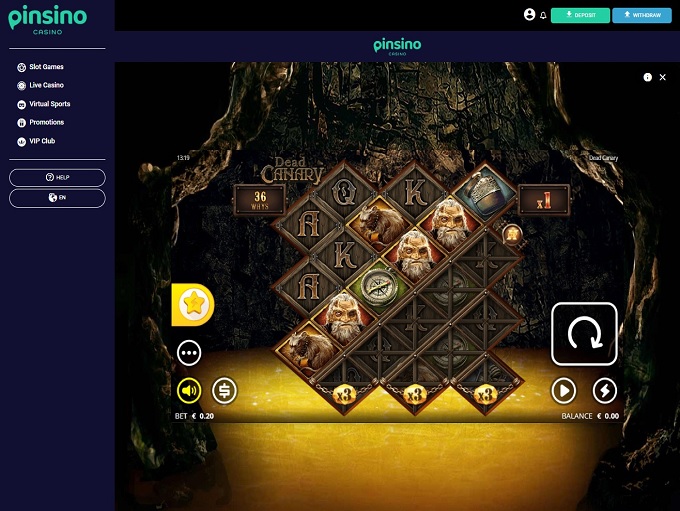Toggle the game sound speaker button

click(189, 390)
